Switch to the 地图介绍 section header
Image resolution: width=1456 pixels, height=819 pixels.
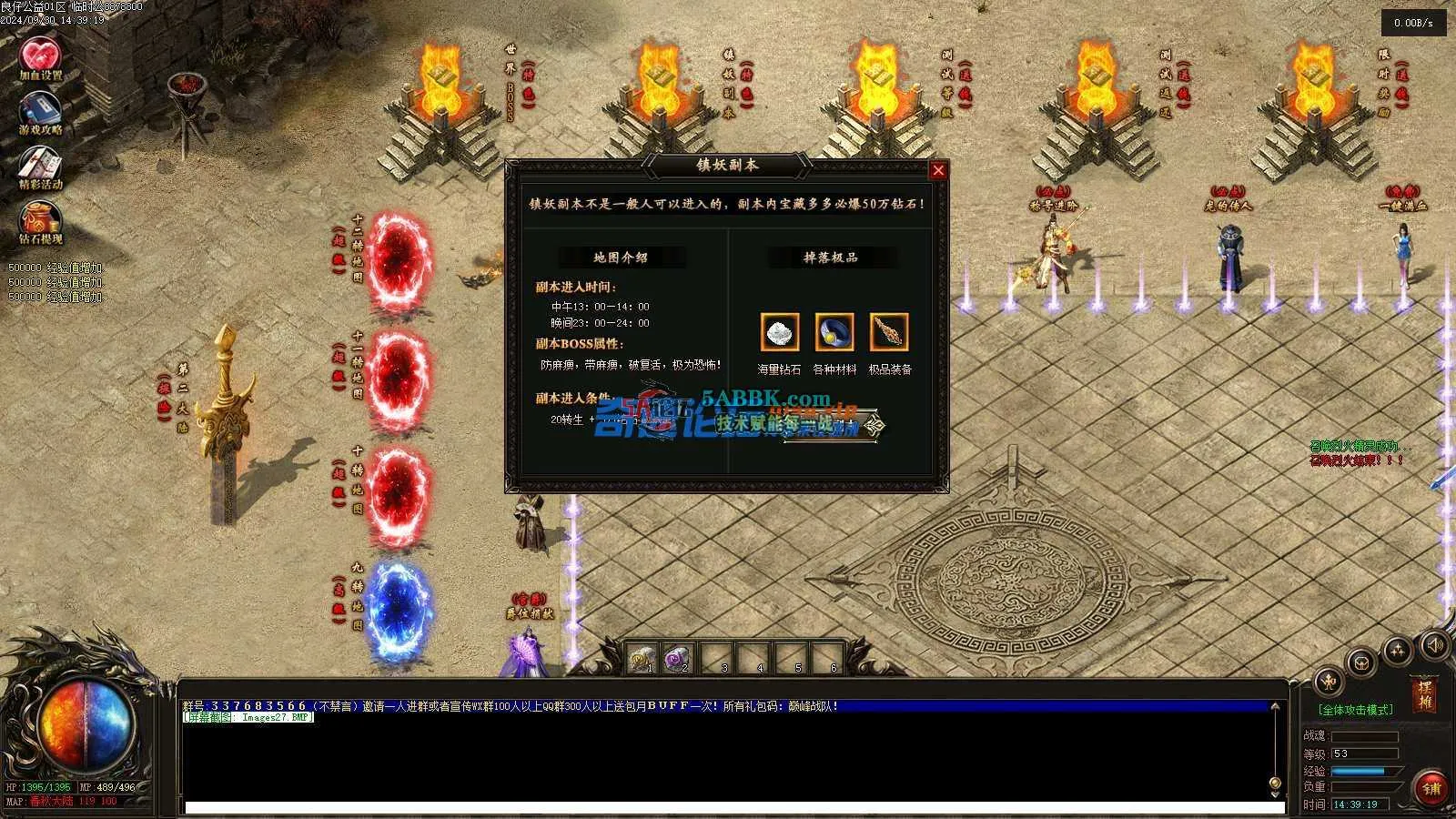(621, 258)
